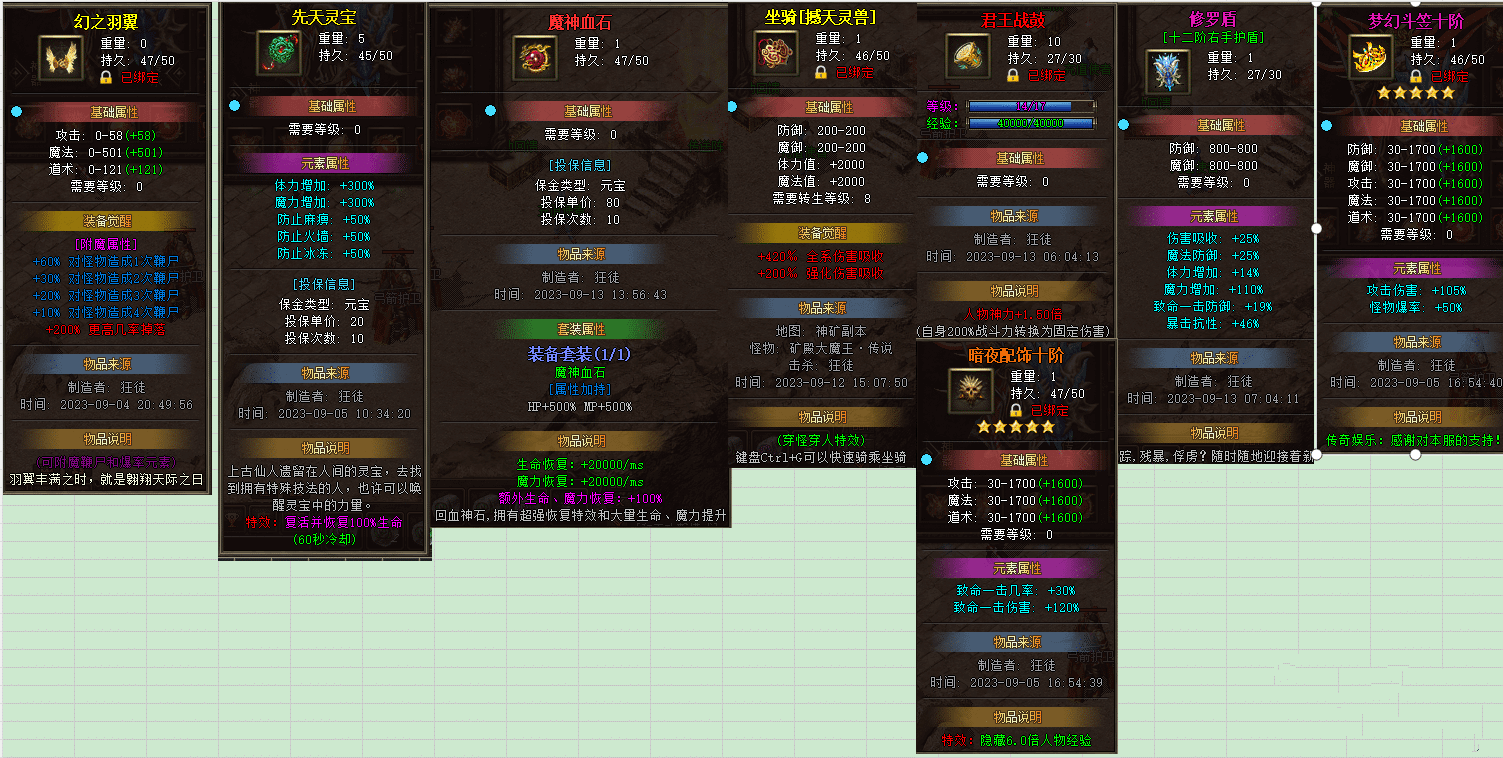The height and width of the screenshot is (758, 1503).
Task: Select the golden wings icon of 幻之羽翼
Action: (62, 58)
